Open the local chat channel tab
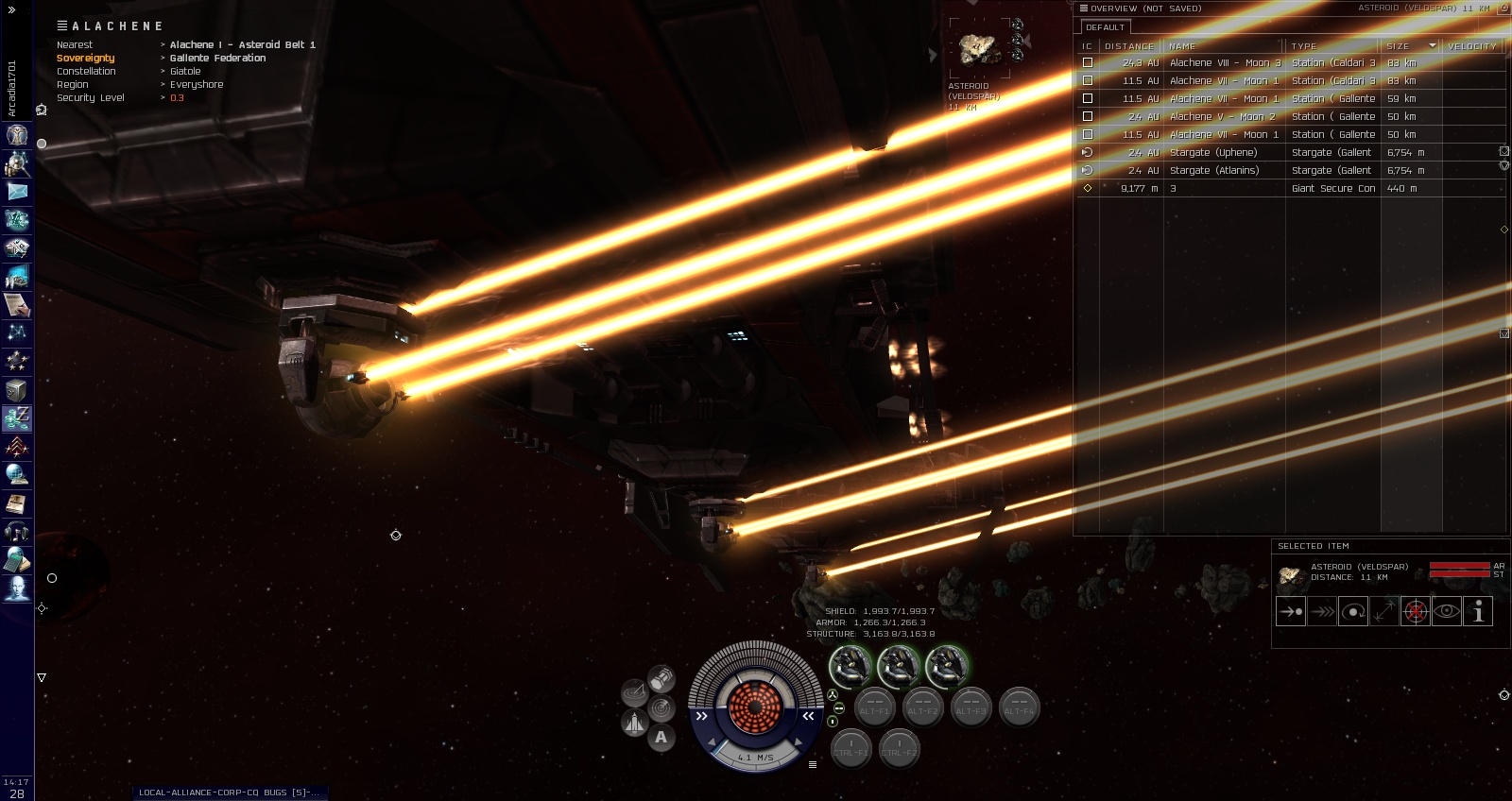Viewport: 1512px width, 801px height. (x=229, y=792)
